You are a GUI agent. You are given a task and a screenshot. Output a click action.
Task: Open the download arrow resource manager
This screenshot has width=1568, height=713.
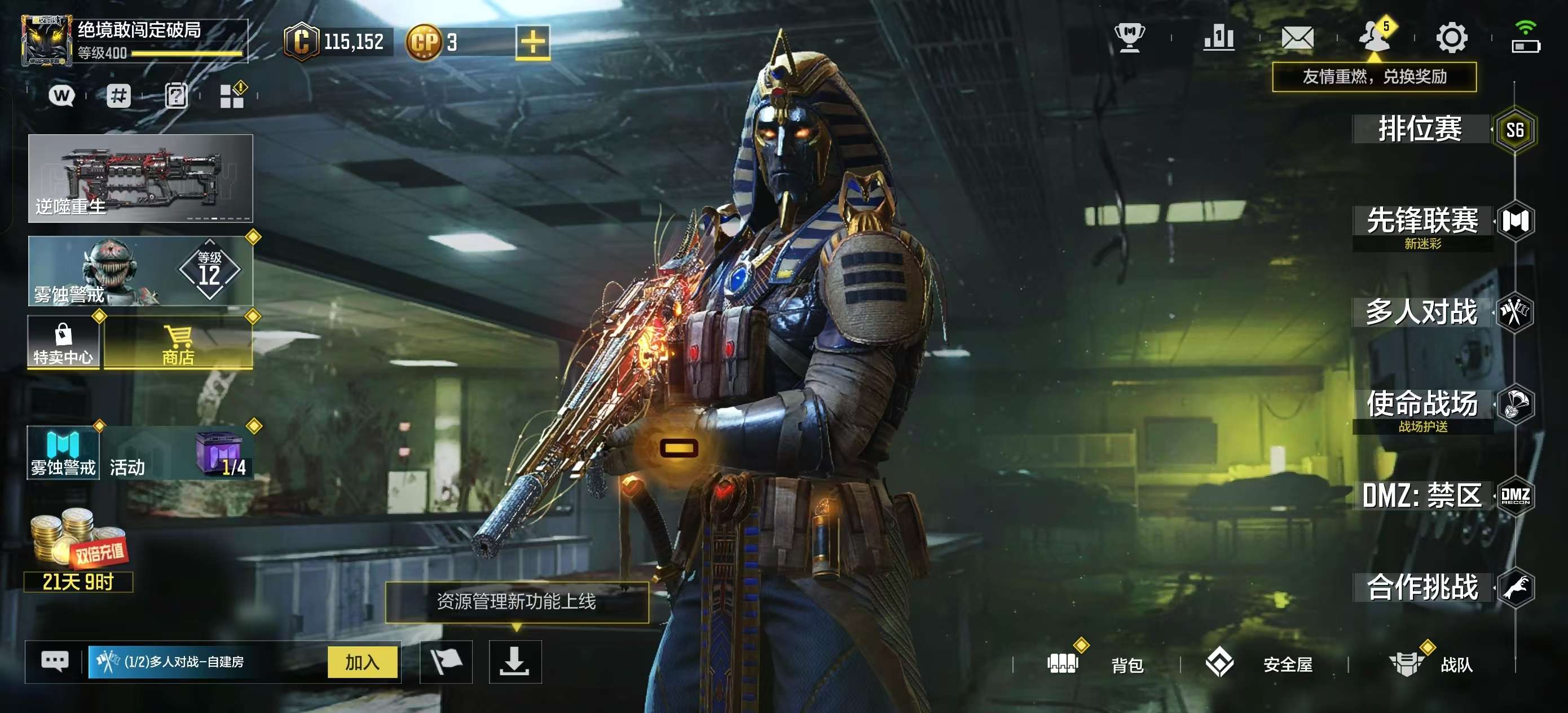pos(515,662)
